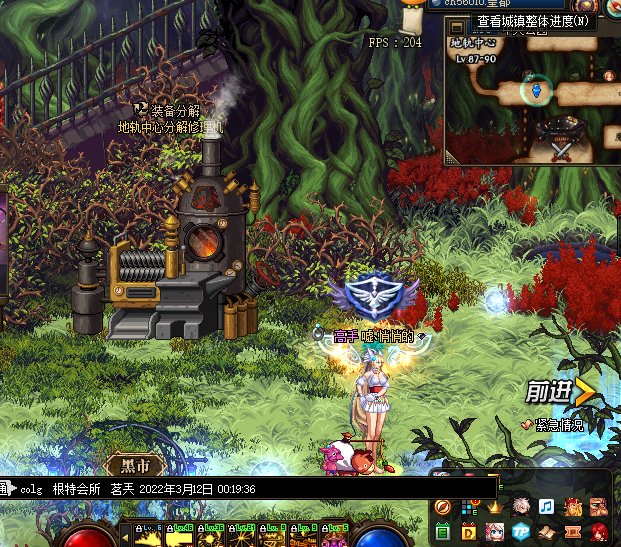Open the colored grid menu icon
The image size is (621, 547).
tap(470, 507)
